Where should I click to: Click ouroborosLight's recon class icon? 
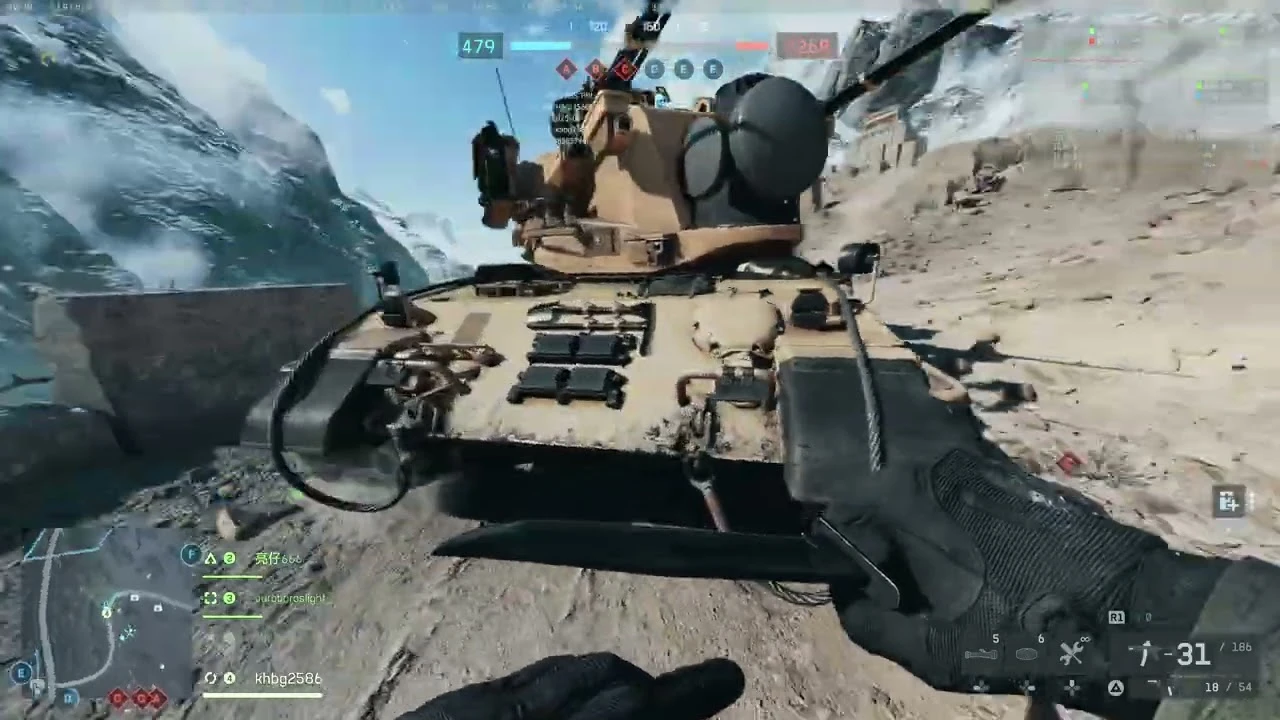212,597
